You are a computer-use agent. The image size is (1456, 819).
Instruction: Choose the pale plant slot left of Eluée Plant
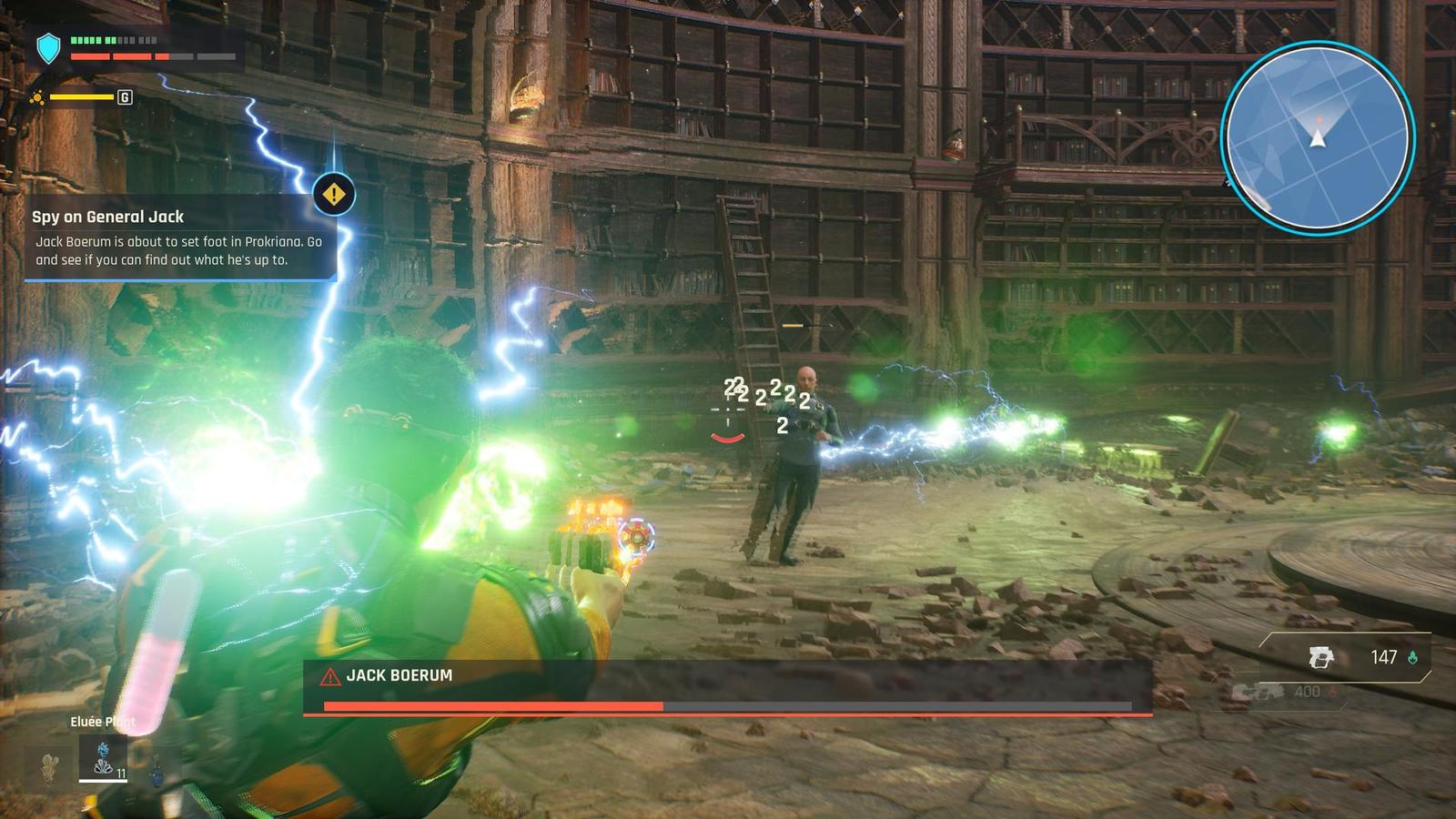click(50, 766)
